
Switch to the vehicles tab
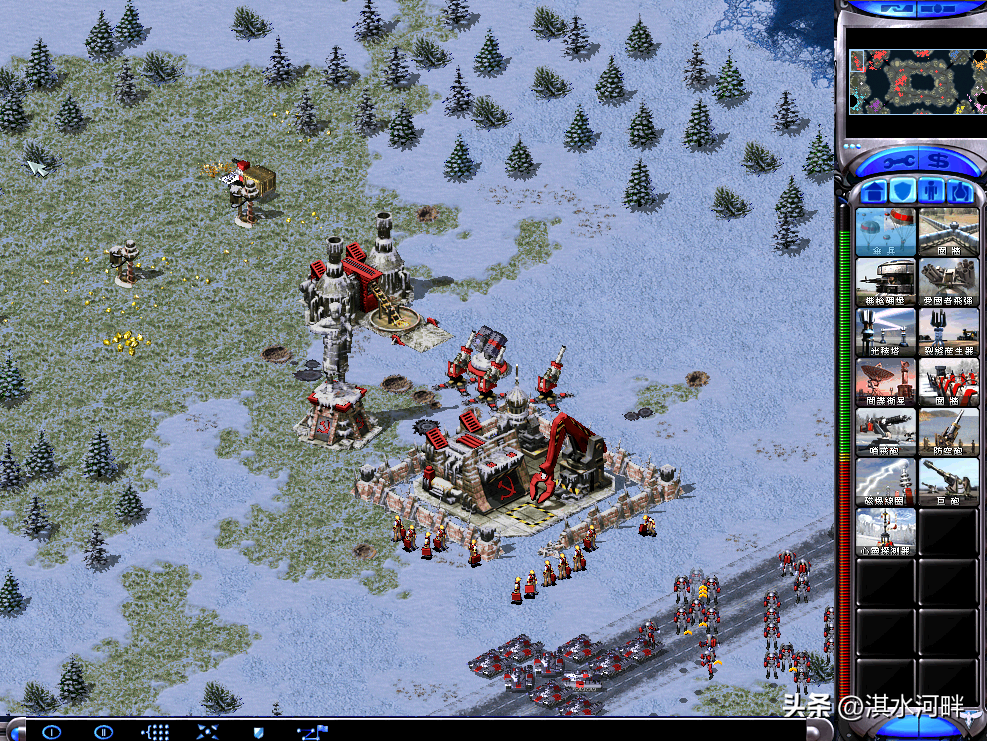961,191
